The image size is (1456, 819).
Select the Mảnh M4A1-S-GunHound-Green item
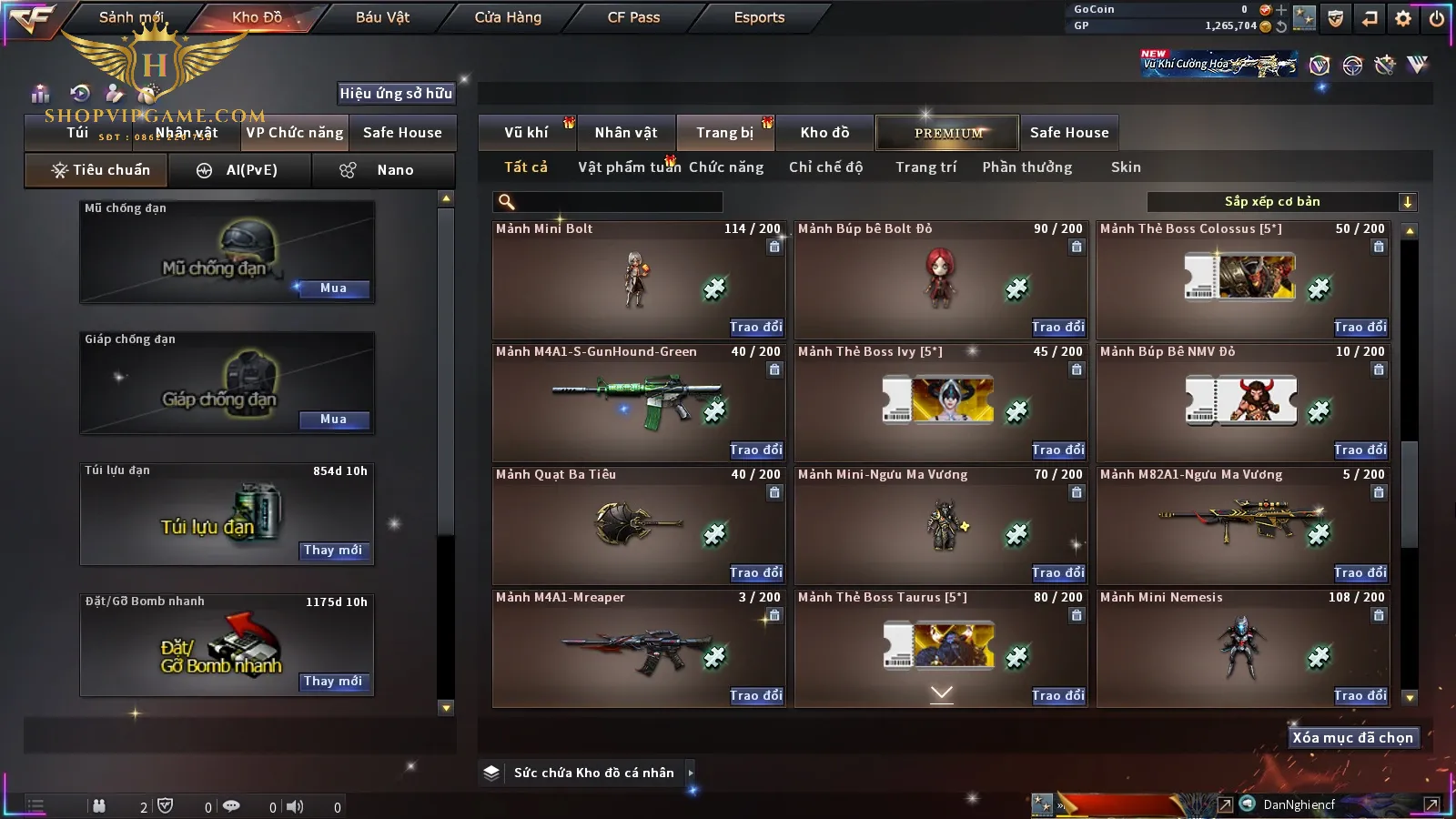pyautogui.click(x=639, y=402)
